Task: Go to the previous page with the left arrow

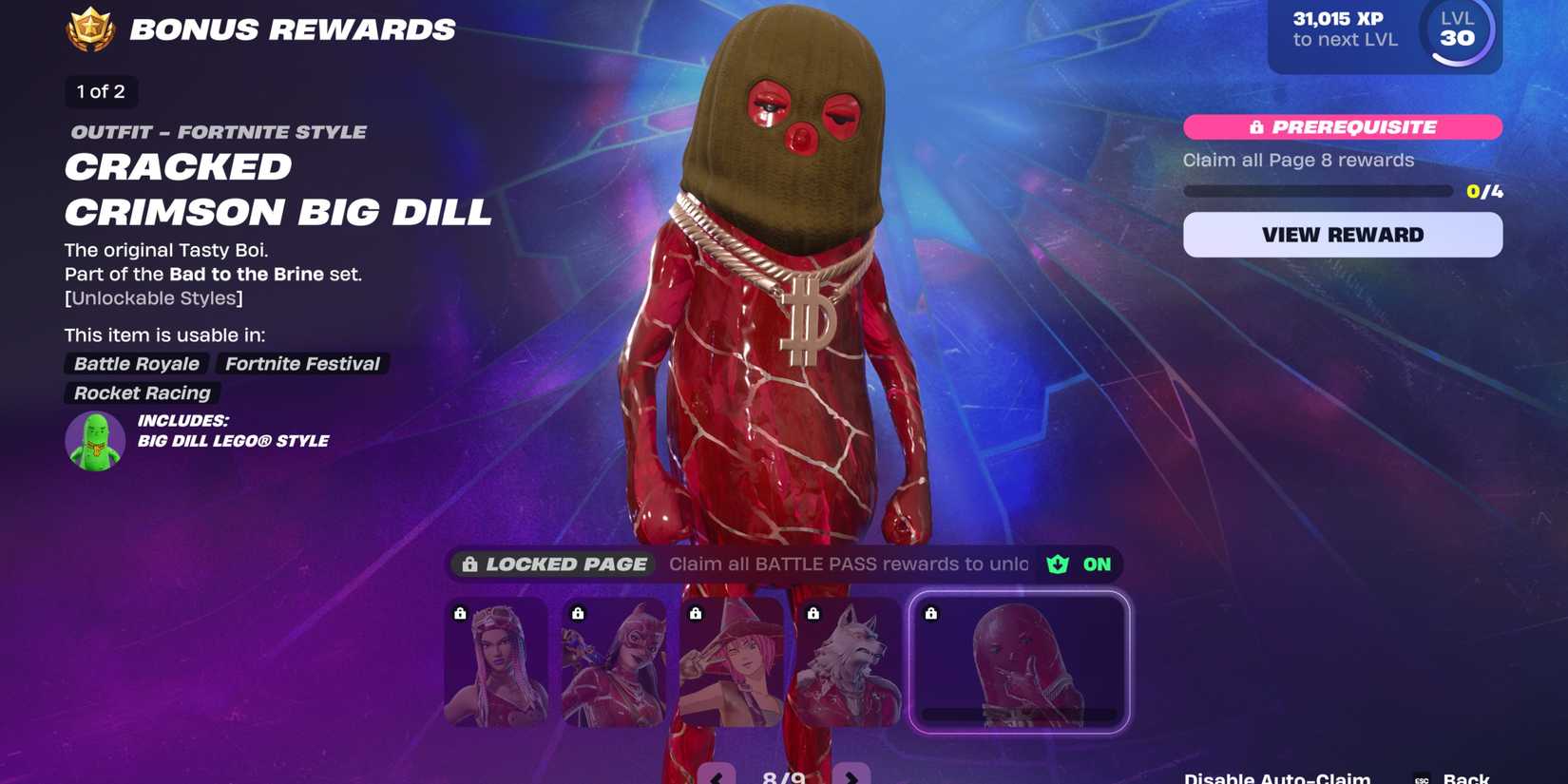Action: click(716, 775)
